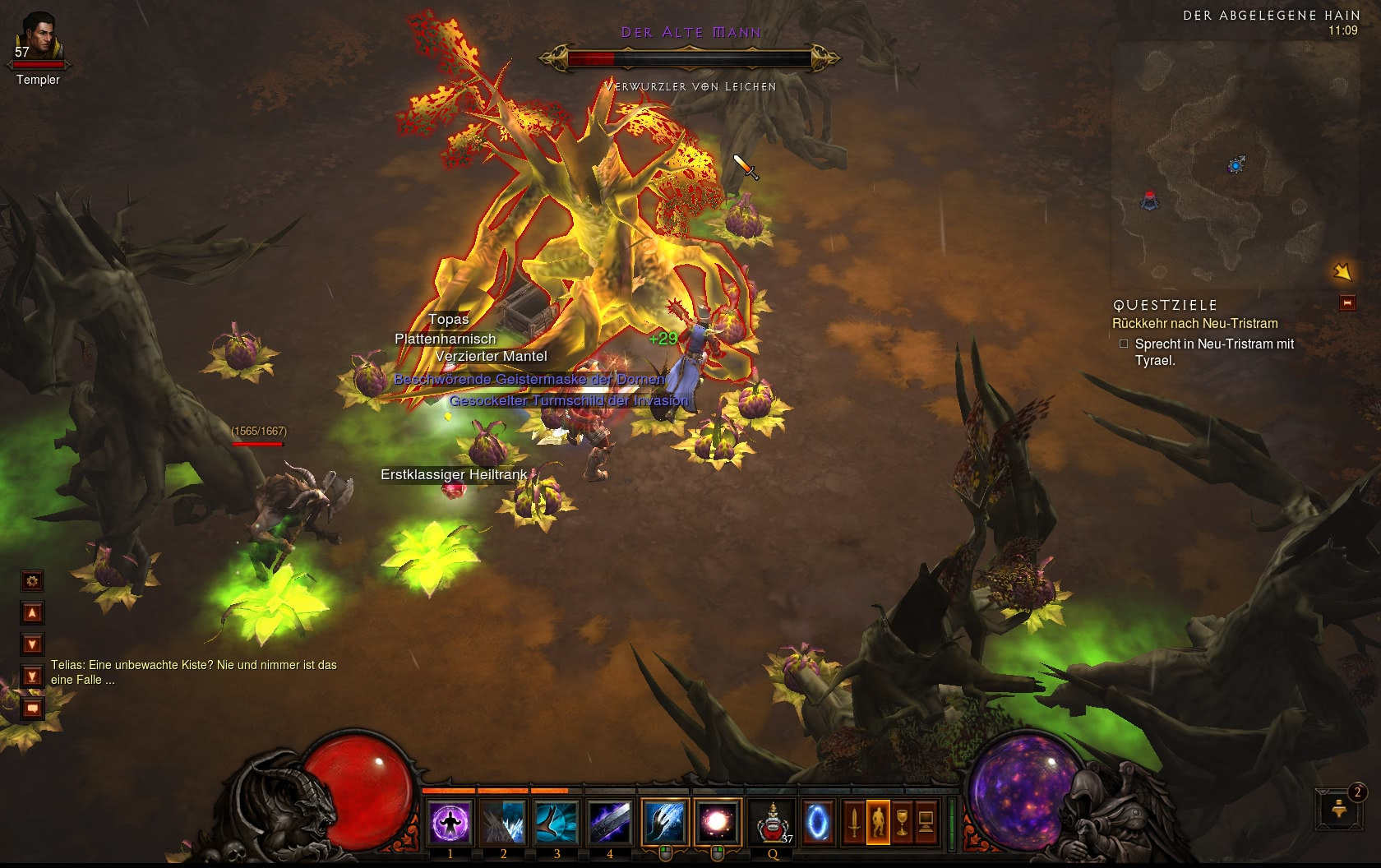Viewport: 1381px width, 868px height.
Task: Select the glowing orb secondary skill
Action: (x=717, y=821)
